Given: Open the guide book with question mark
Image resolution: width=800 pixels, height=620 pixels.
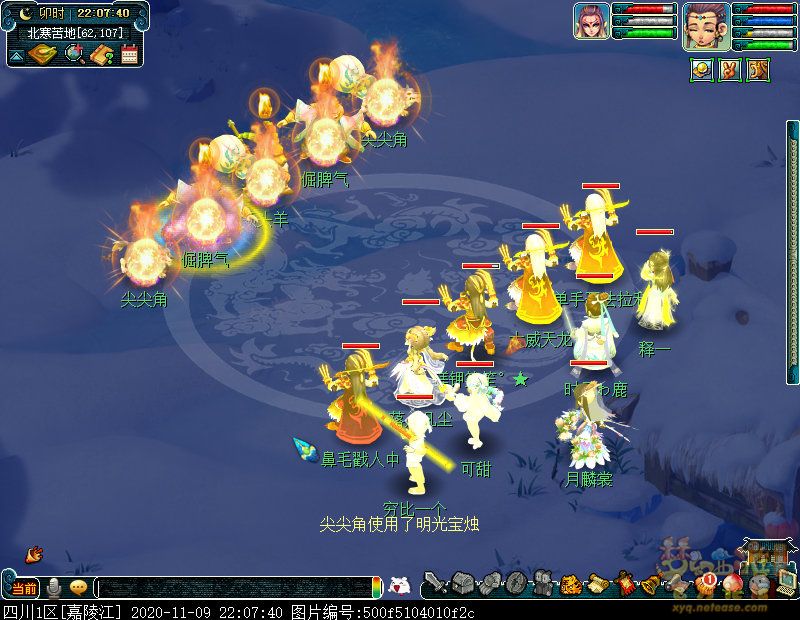Looking at the screenshot, I should pyautogui.click(x=101, y=54).
